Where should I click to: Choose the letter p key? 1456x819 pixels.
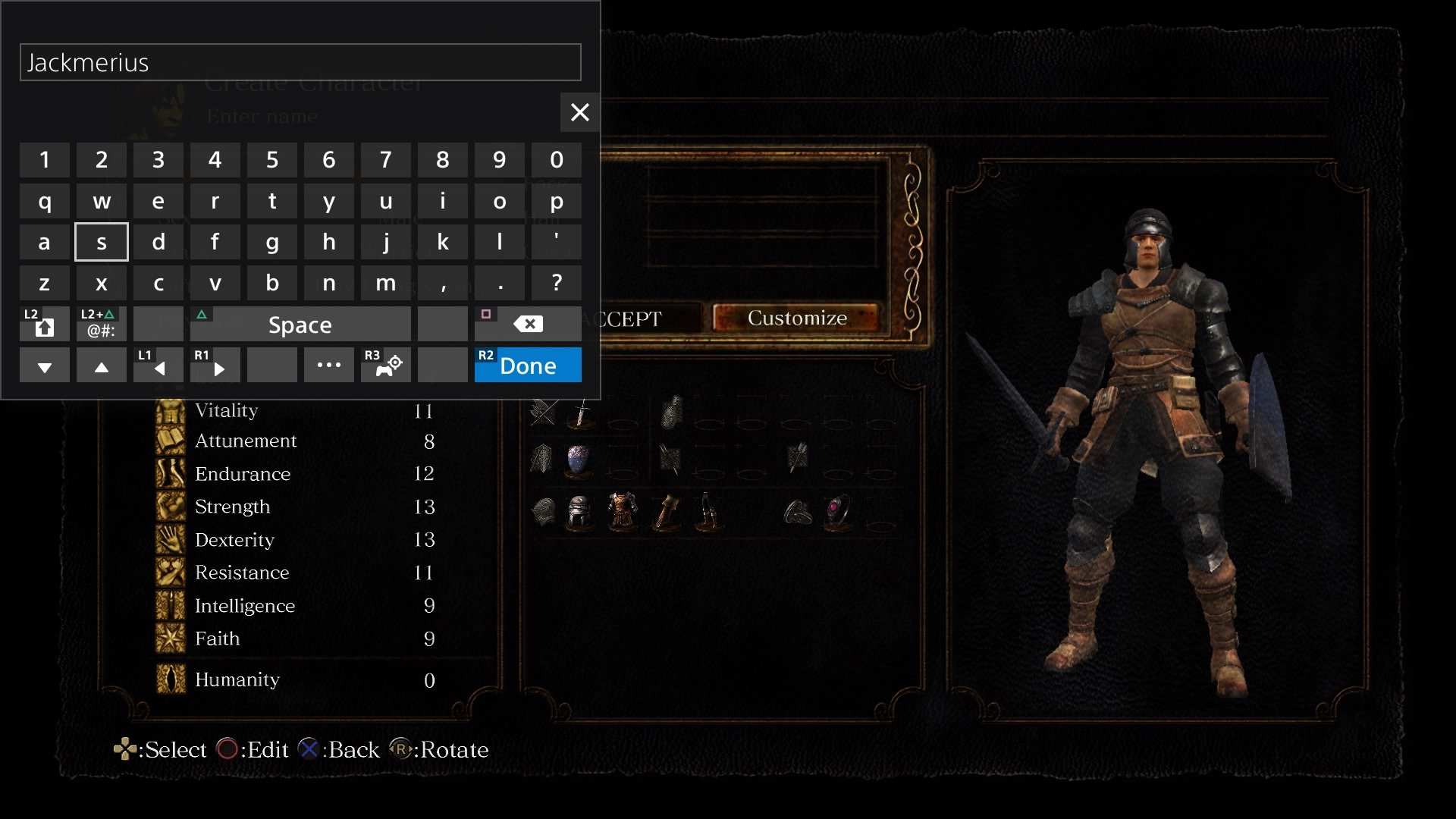click(x=557, y=201)
